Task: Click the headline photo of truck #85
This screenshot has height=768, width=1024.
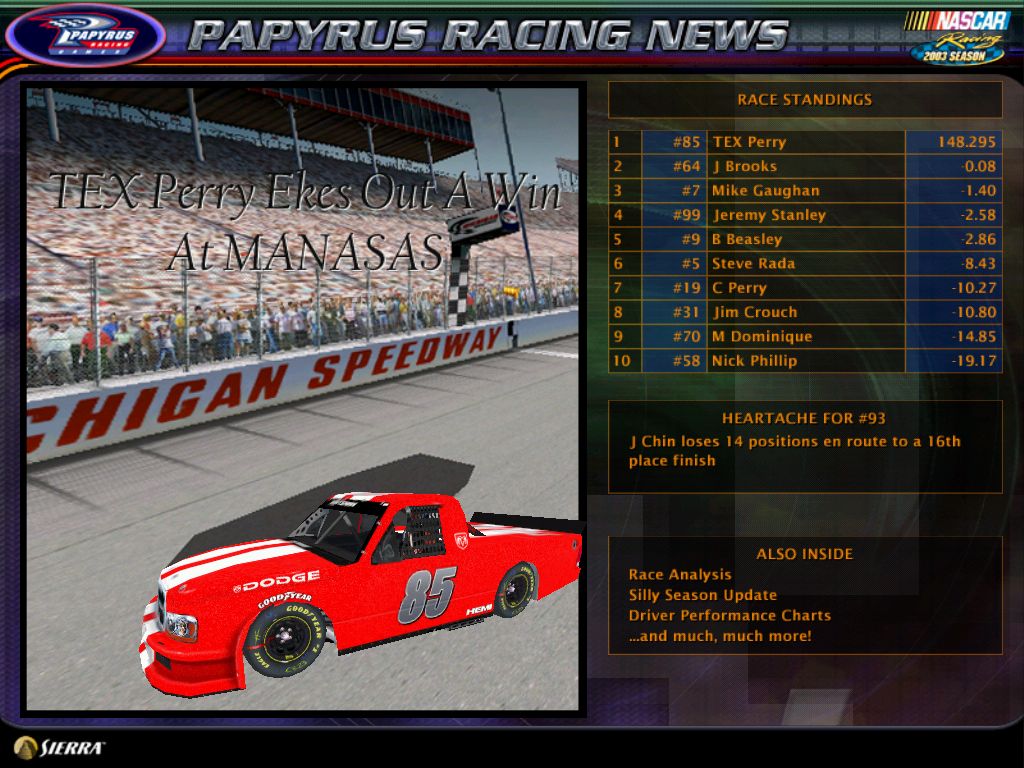Action: tap(302, 400)
